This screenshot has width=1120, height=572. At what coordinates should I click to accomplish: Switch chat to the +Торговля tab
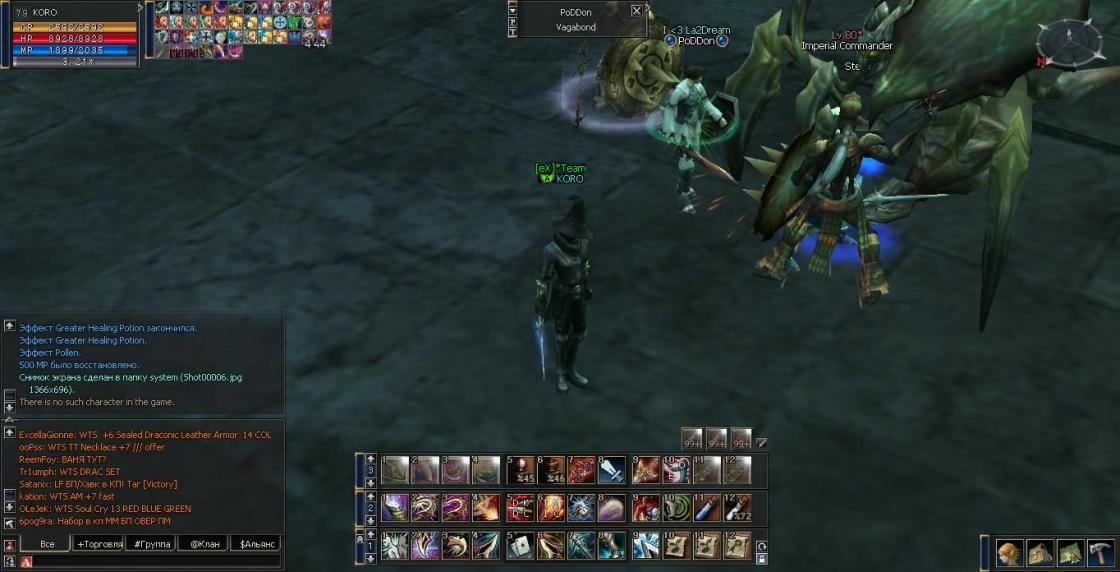(x=99, y=544)
